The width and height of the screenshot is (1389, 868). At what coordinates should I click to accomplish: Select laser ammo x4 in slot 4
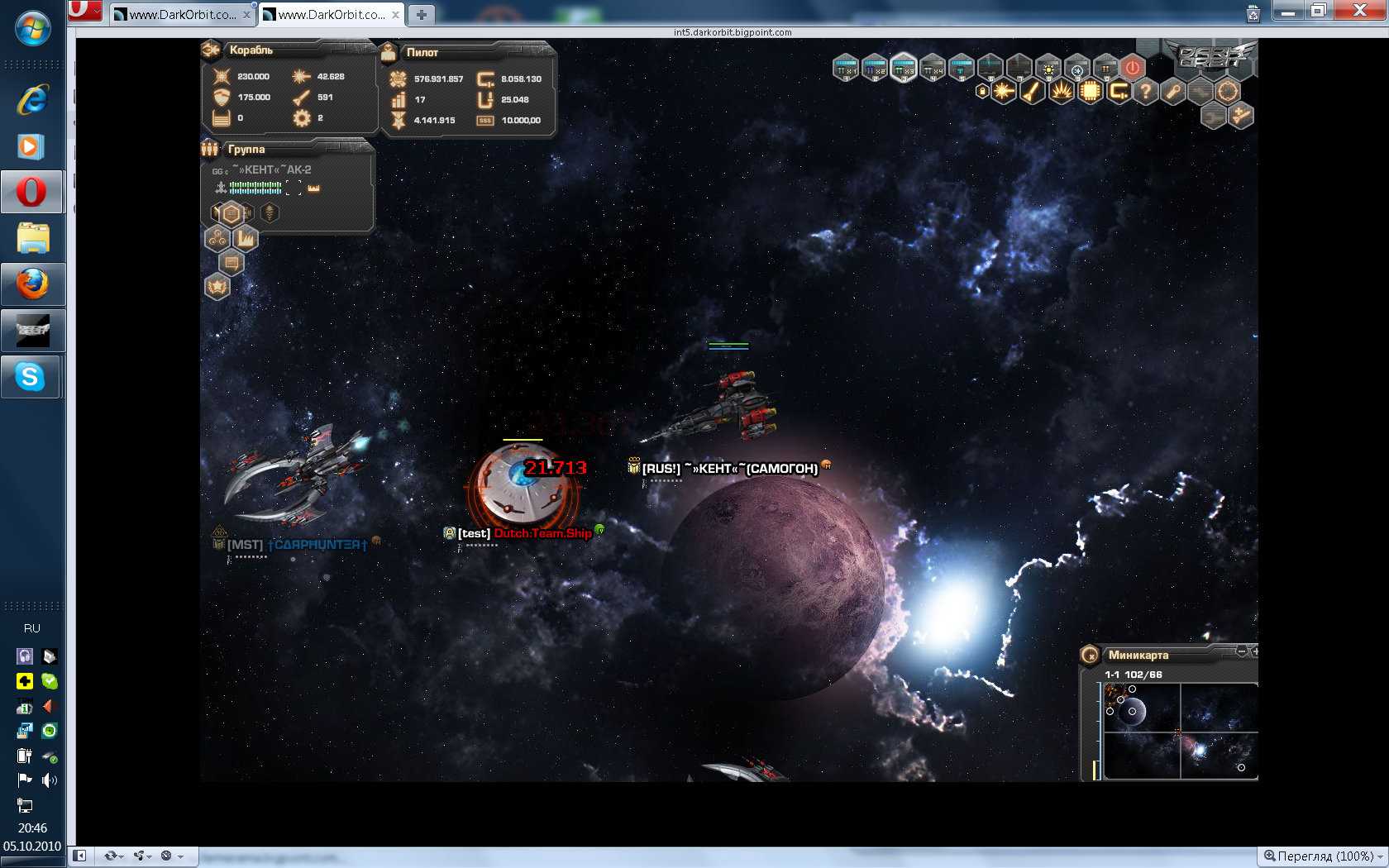[933, 67]
